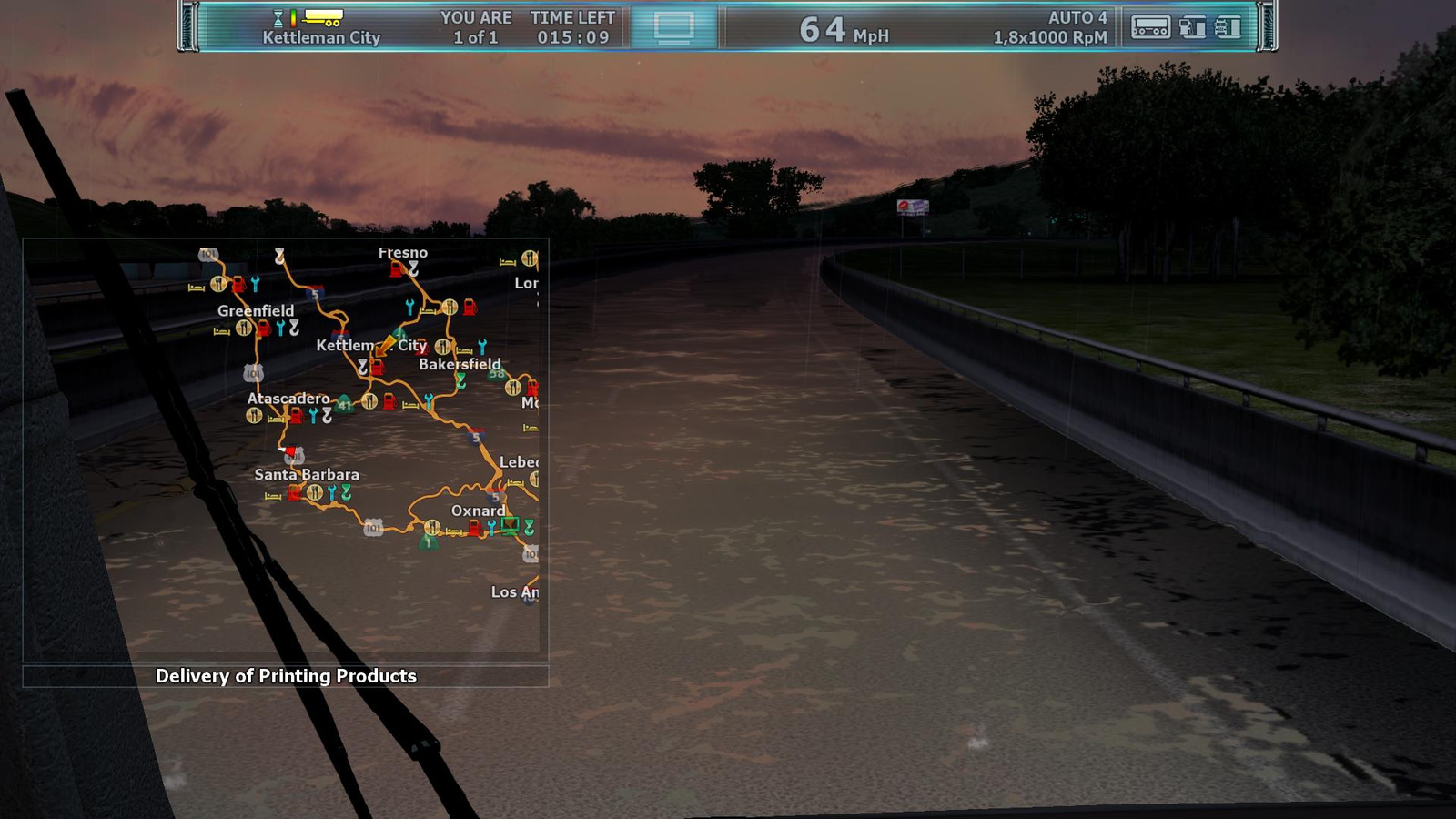
Task: Click the rightmost truck icon in the top bar
Action: coord(1228,27)
